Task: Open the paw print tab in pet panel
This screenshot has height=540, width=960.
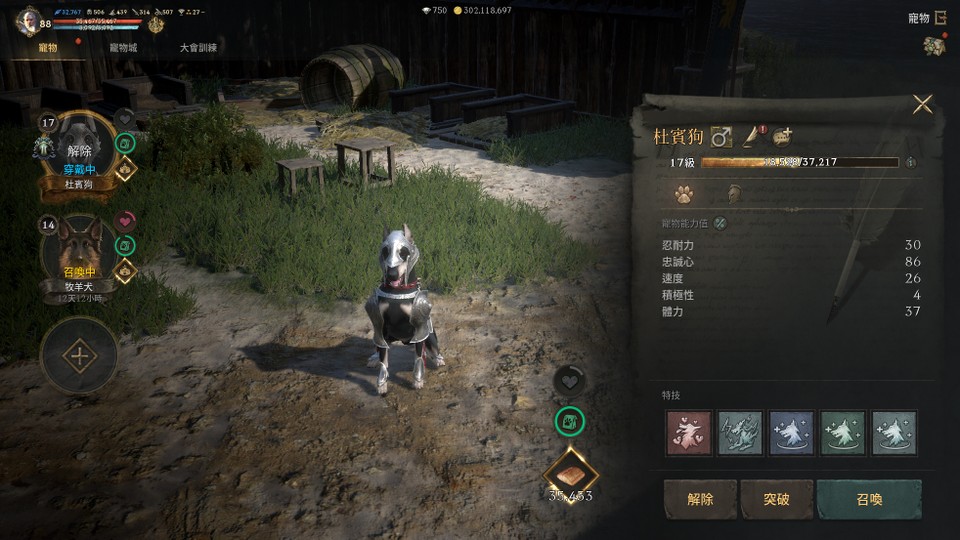Action: (684, 194)
